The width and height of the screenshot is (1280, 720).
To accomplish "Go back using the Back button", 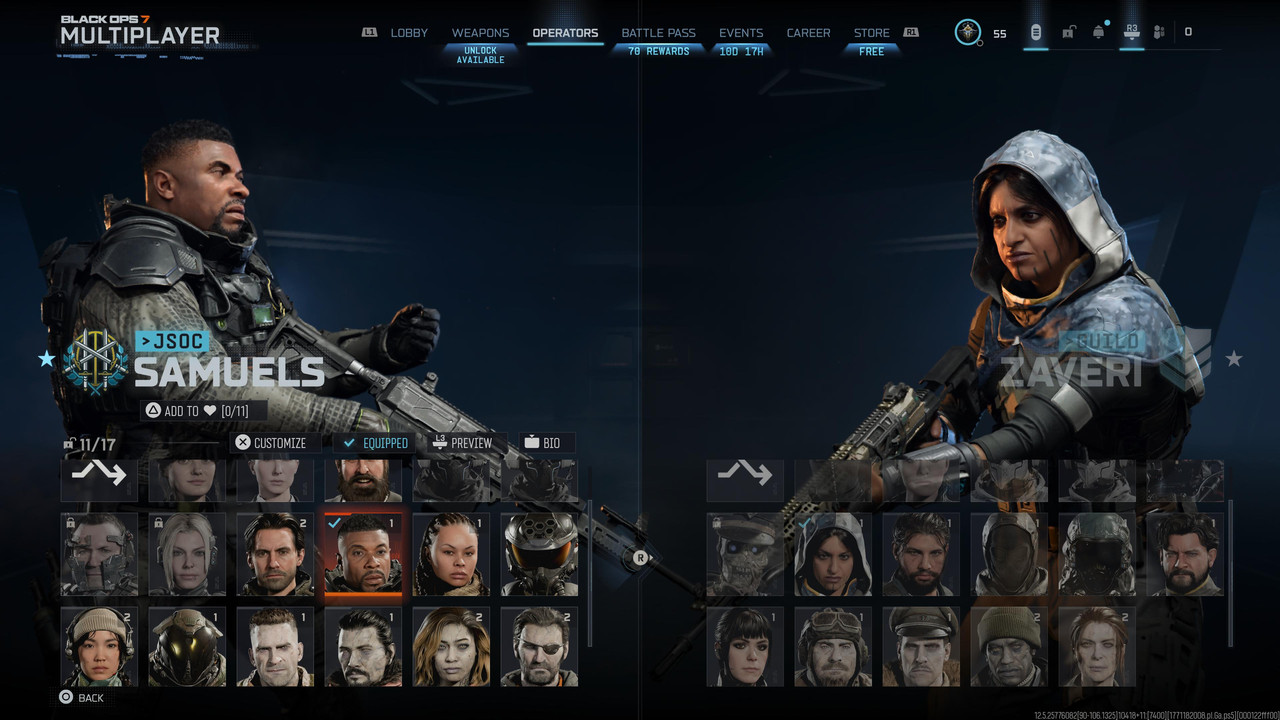I will pos(81,698).
